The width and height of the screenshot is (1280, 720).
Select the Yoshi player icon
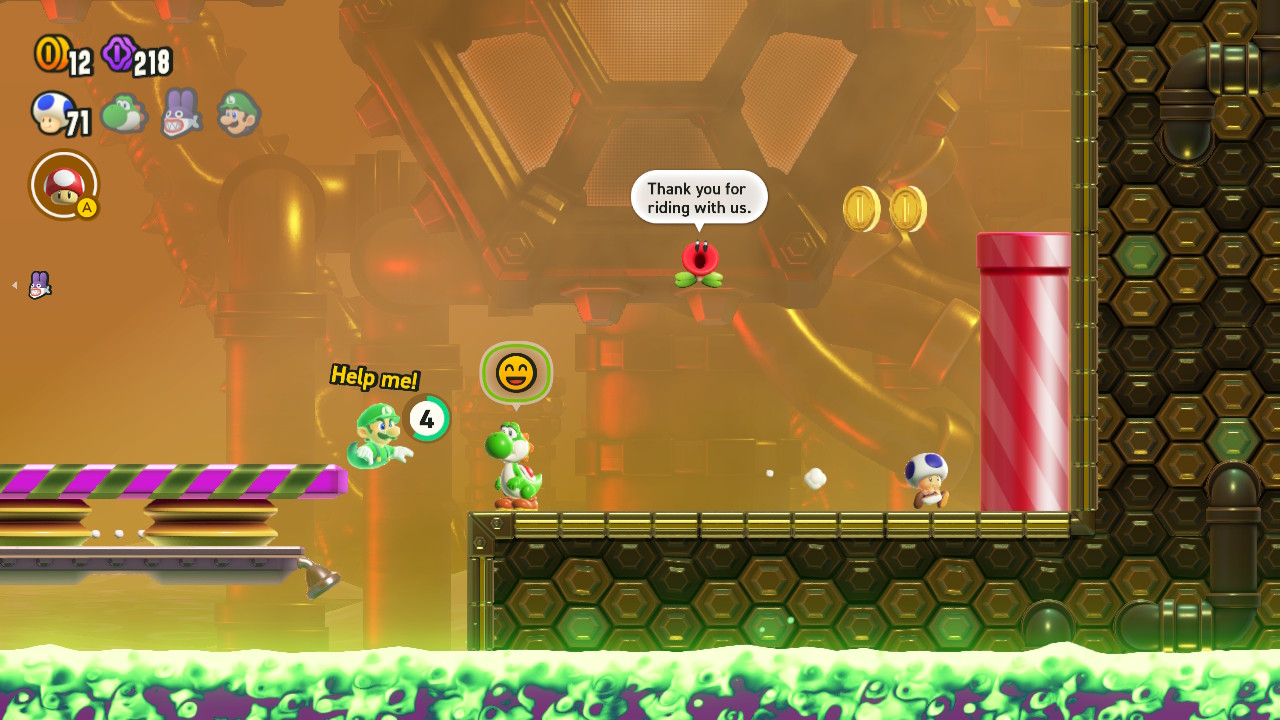123,114
